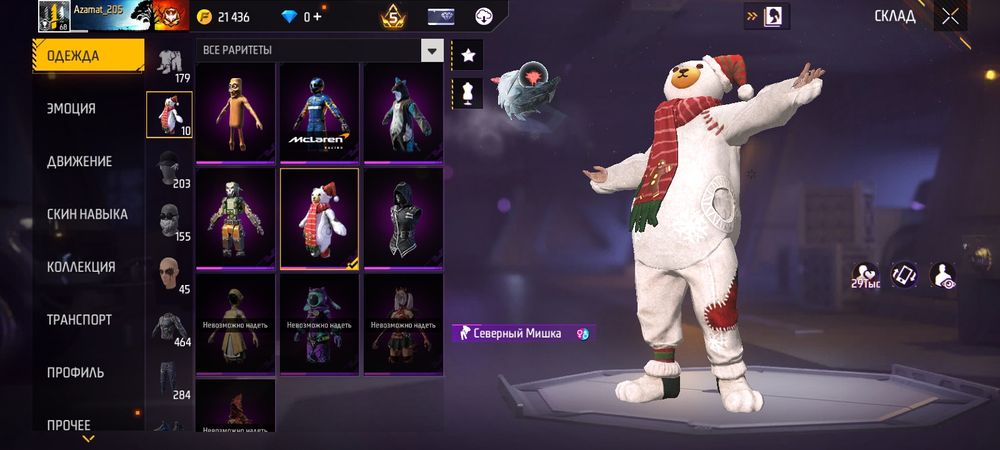Open the СКИН НАВЫКА section

pos(87,214)
